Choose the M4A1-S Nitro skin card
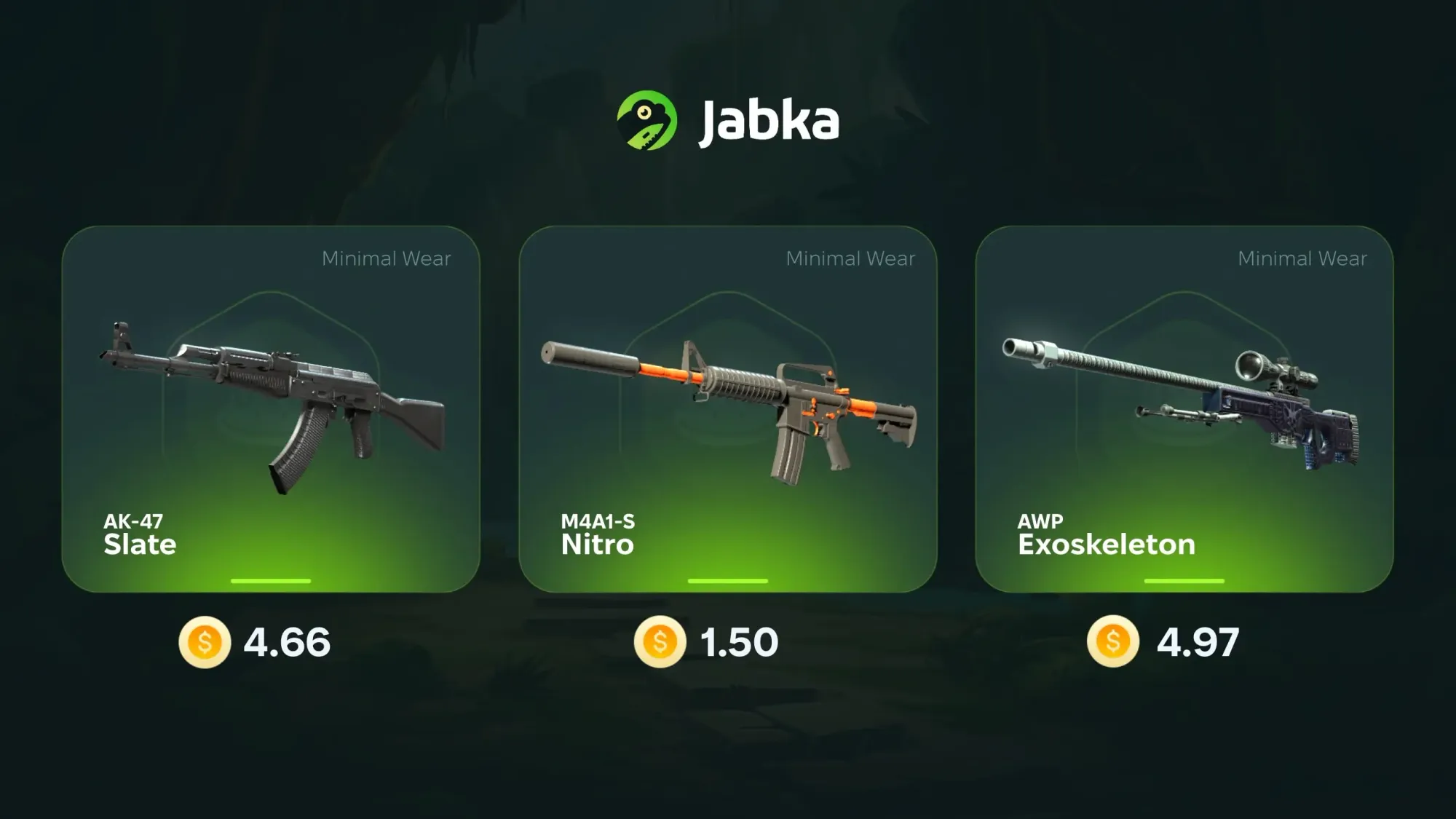The image size is (1456, 819). 727,408
